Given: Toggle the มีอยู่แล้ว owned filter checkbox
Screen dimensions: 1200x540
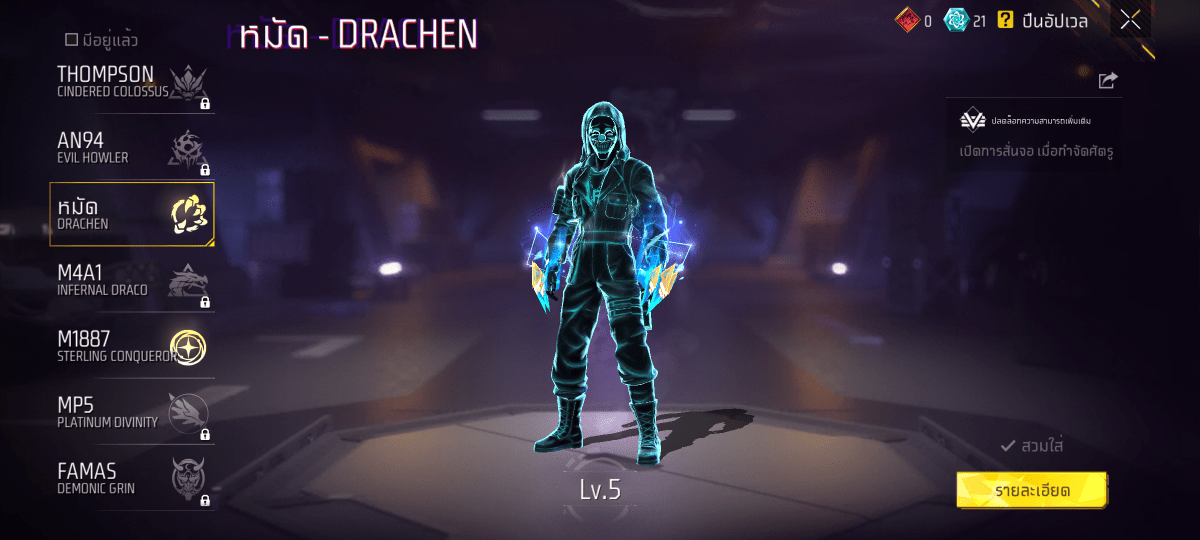Looking at the screenshot, I should pos(71,40).
